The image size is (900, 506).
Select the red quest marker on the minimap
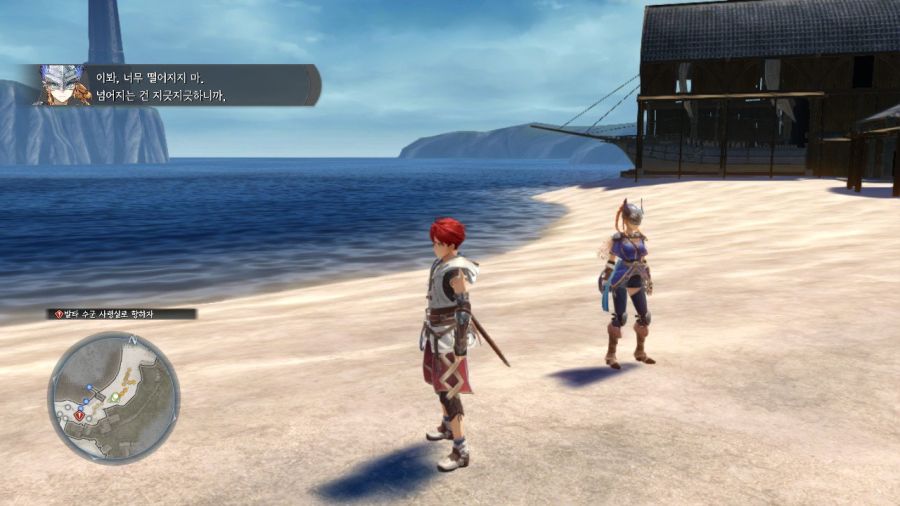79,415
